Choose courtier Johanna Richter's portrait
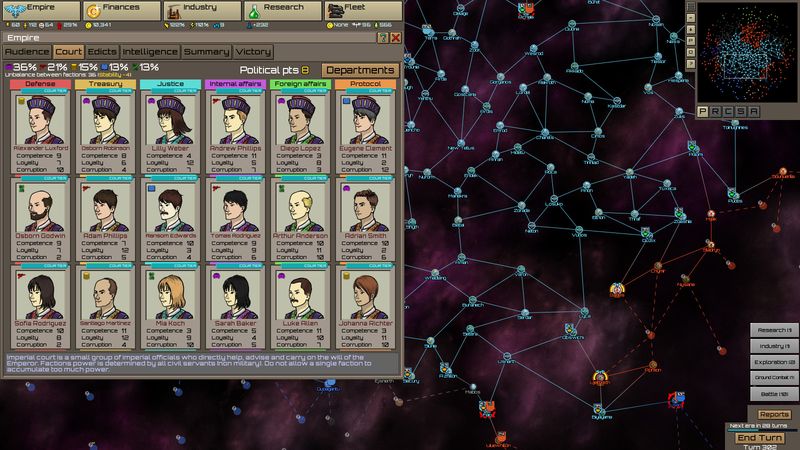The height and width of the screenshot is (450, 800). (365, 296)
